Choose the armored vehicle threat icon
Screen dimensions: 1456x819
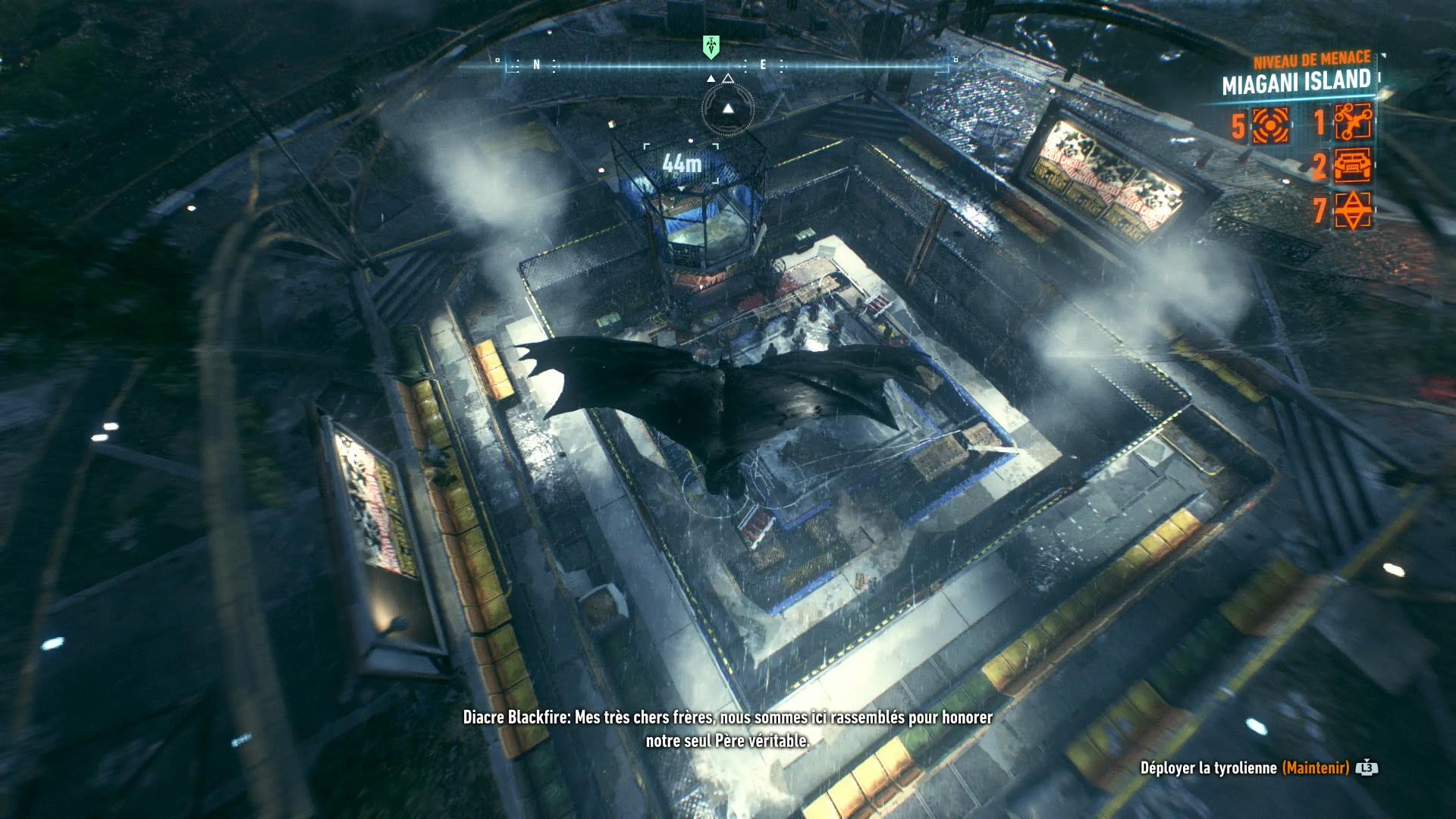click(1353, 166)
